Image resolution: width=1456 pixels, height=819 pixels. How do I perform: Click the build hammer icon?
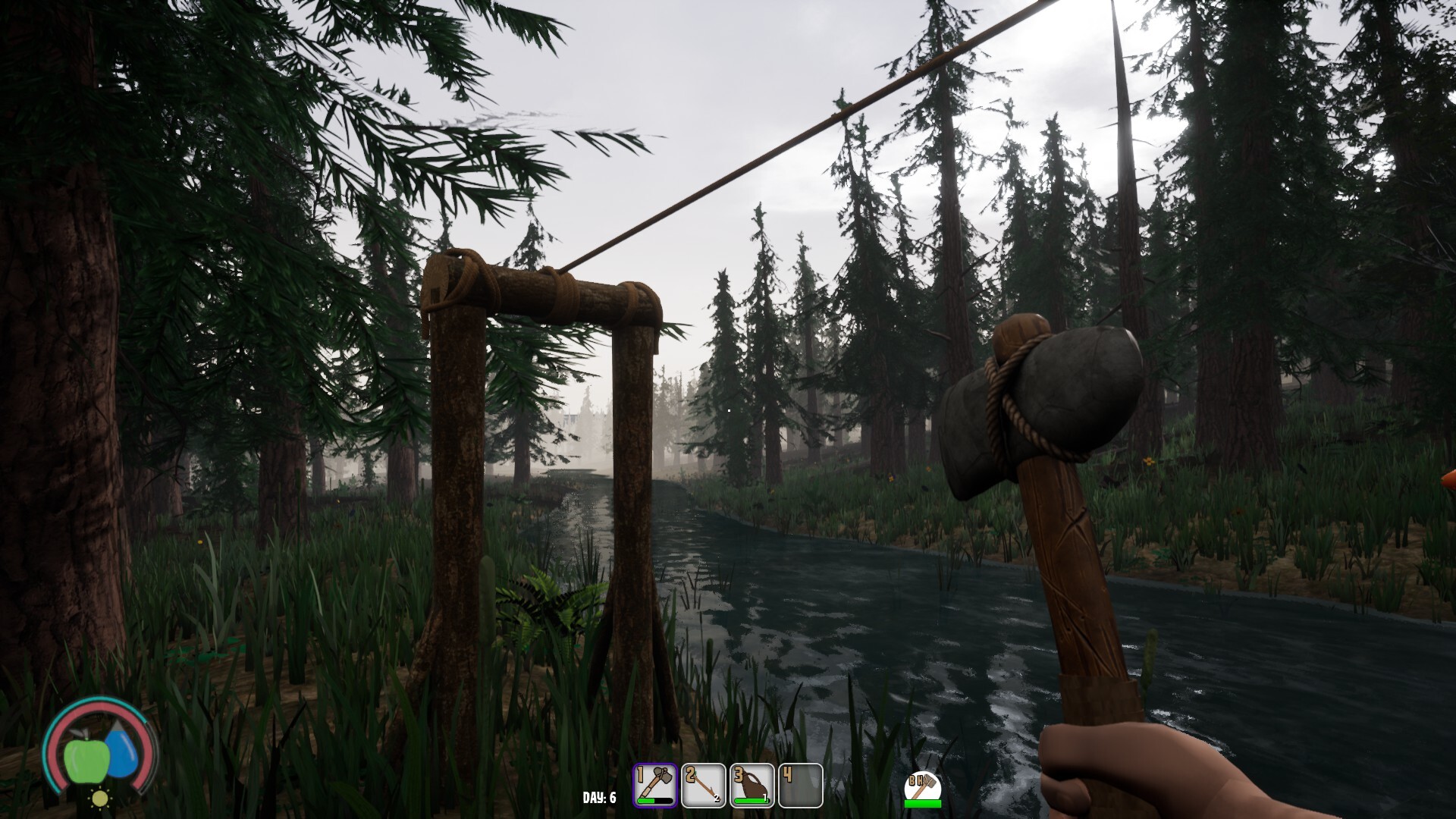pos(922,788)
